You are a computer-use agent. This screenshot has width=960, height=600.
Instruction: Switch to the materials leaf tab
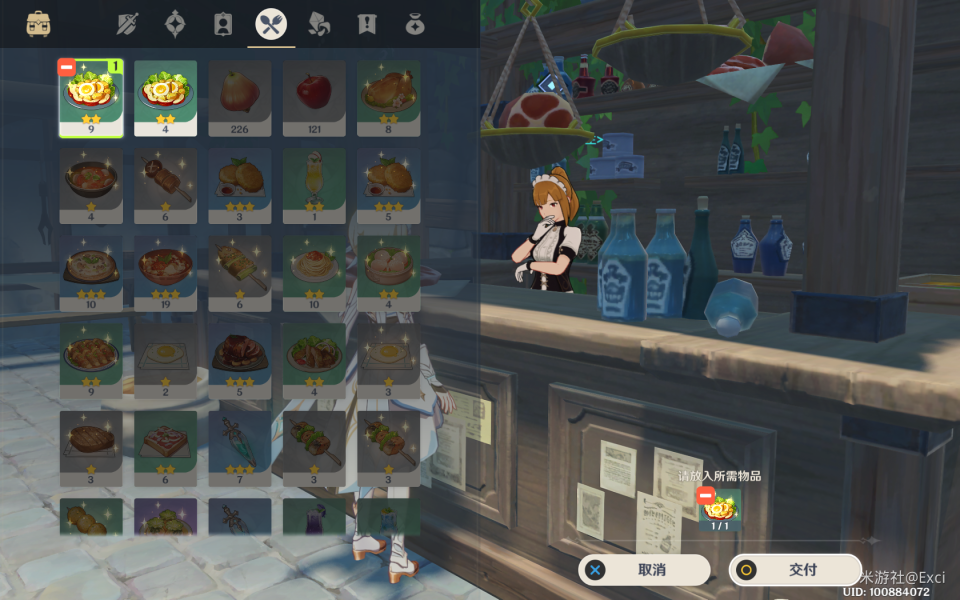click(x=319, y=24)
